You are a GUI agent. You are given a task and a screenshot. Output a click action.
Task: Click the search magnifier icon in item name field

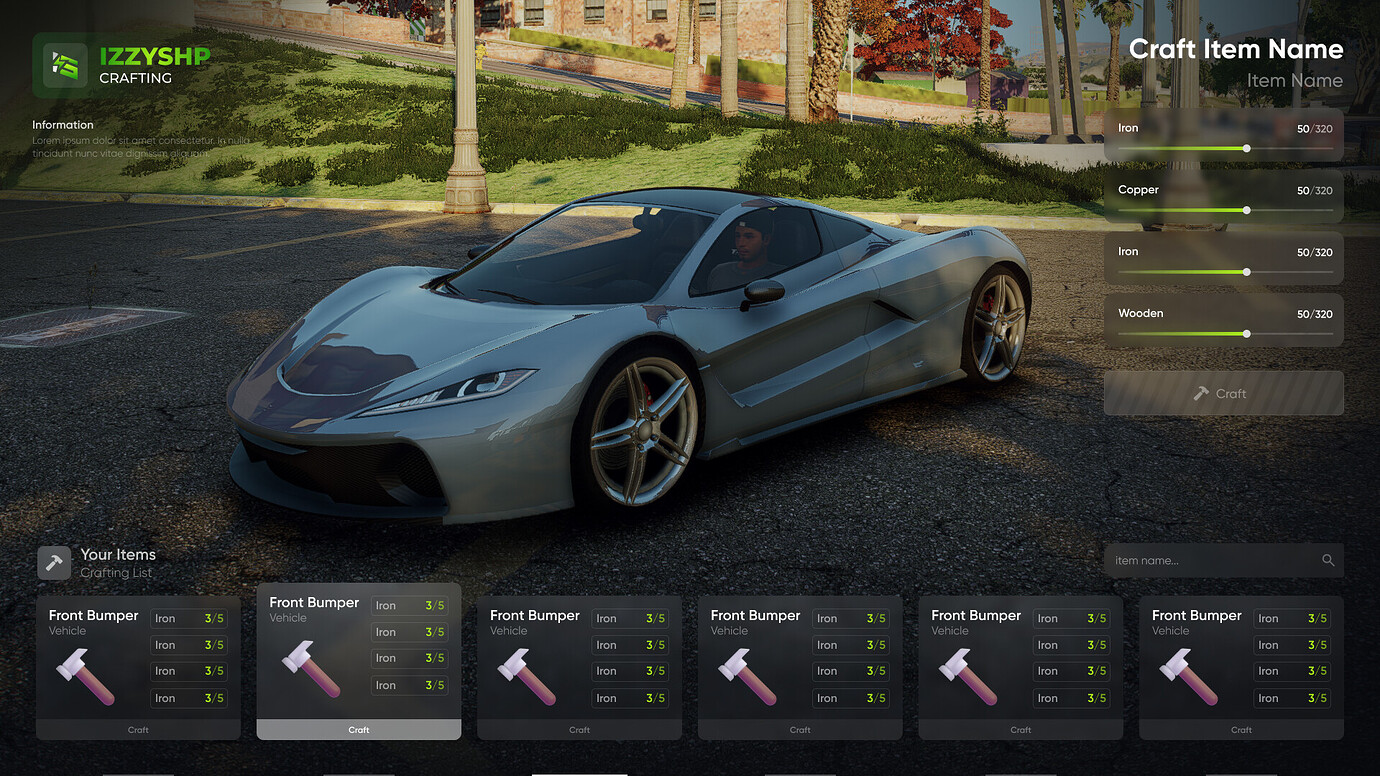pyautogui.click(x=1328, y=560)
